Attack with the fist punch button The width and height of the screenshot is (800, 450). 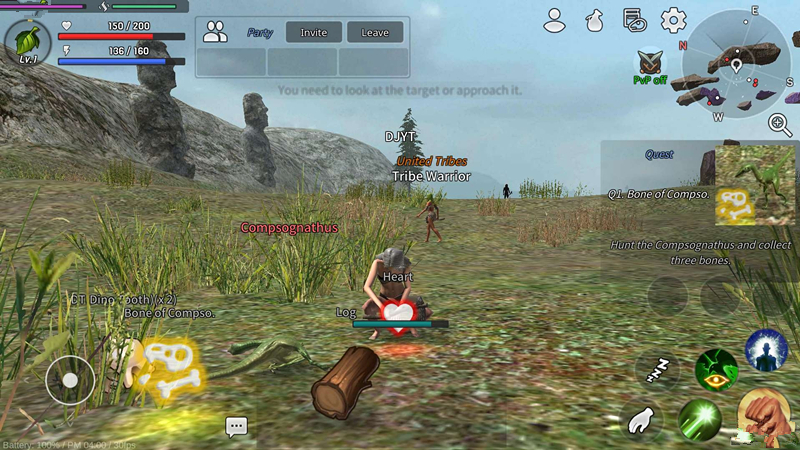point(764,416)
